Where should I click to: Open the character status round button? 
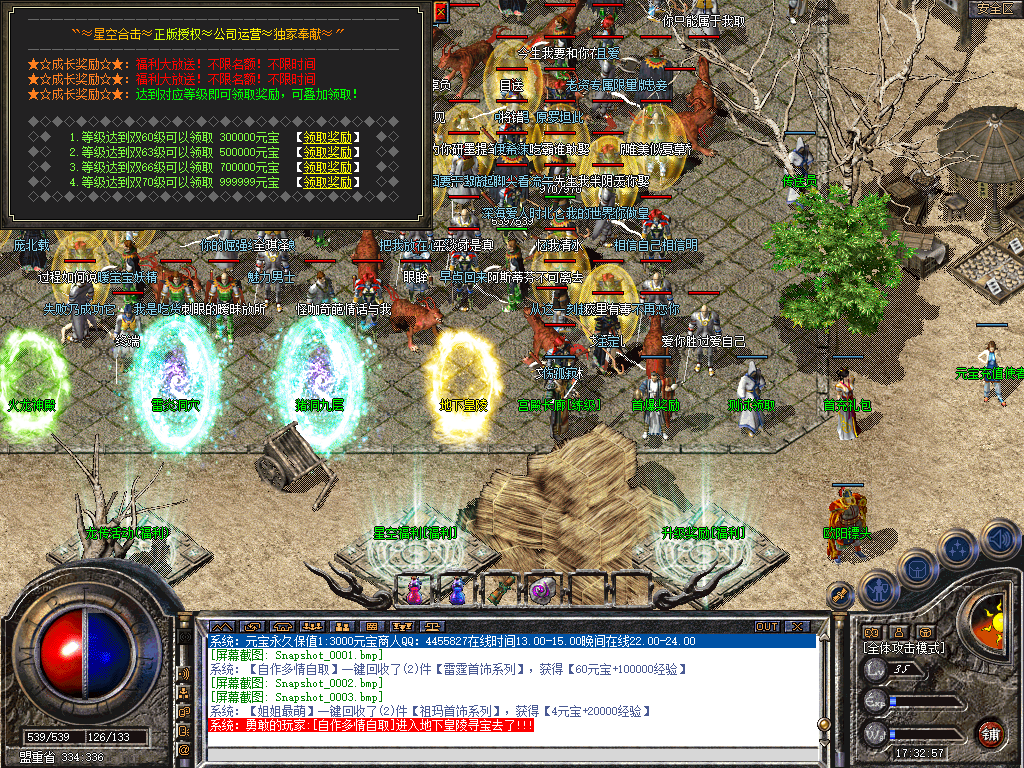click(x=878, y=590)
